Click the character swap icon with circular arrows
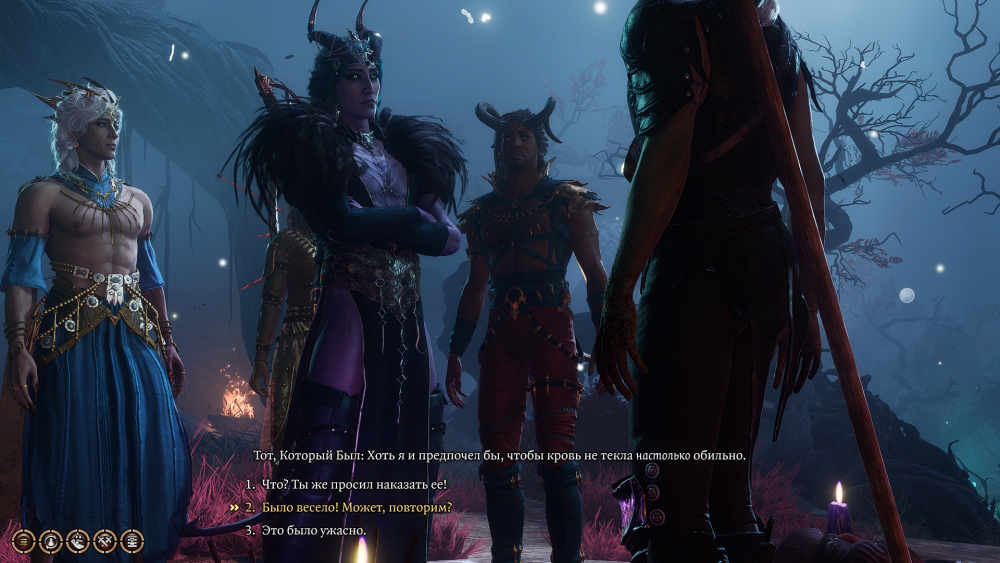This screenshot has height=563, width=1000. point(50,541)
